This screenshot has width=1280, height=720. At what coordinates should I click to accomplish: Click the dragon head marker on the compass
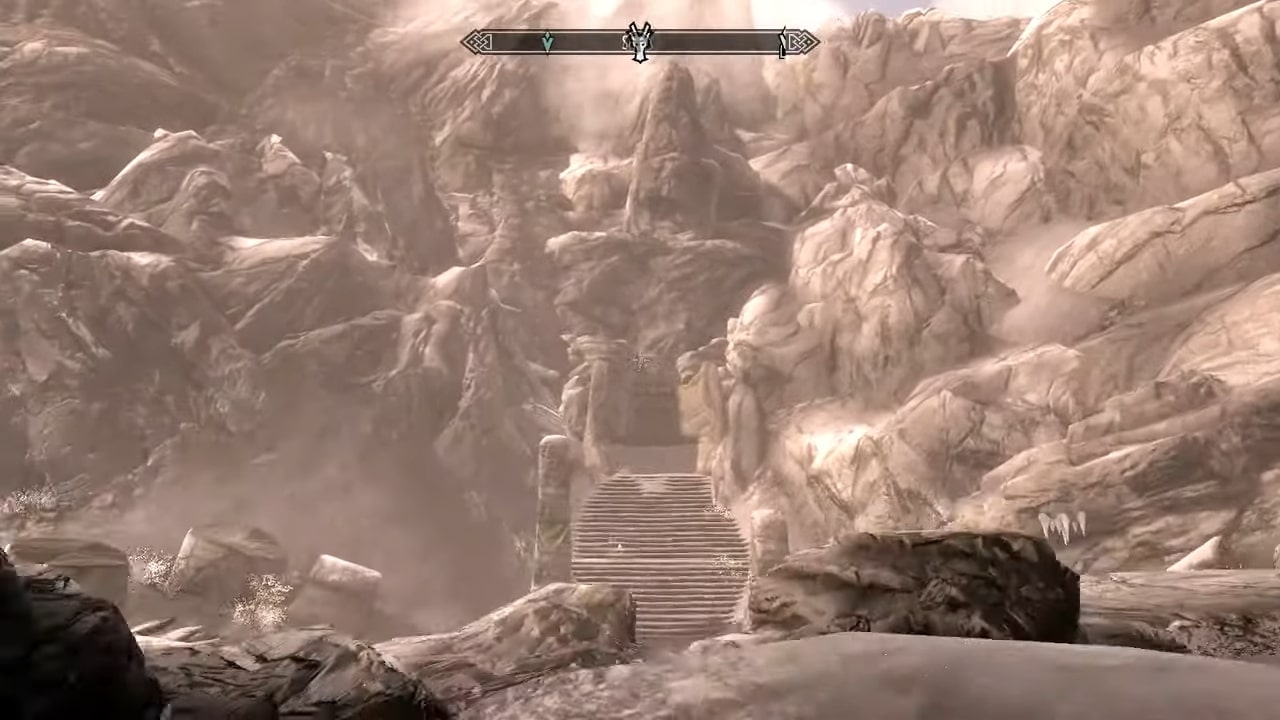pyautogui.click(x=640, y=43)
